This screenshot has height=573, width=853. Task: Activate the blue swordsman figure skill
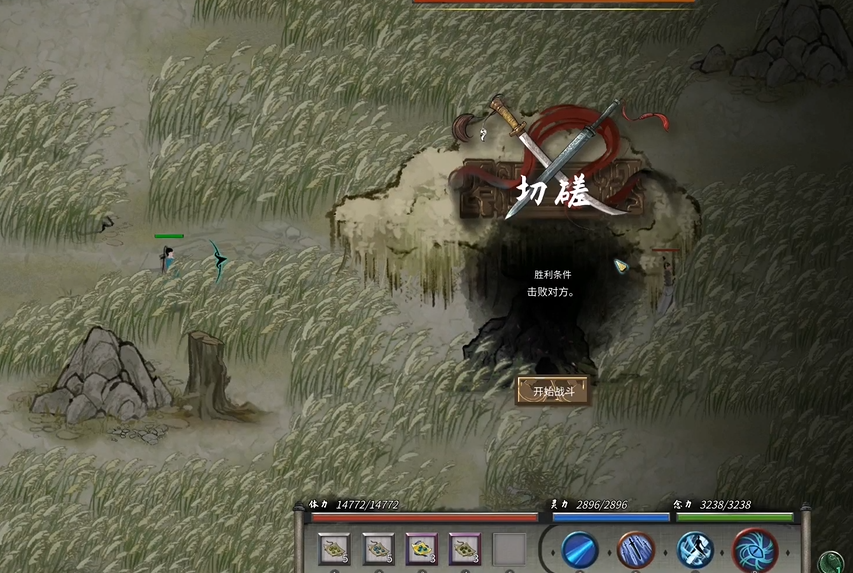pyautogui.click(x=695, y=550)
